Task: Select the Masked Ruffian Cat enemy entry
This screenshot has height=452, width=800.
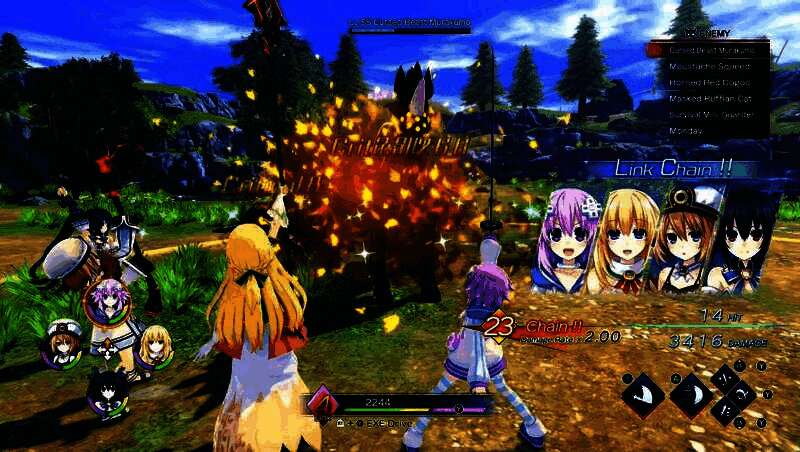Action: (x=710, y=98)
